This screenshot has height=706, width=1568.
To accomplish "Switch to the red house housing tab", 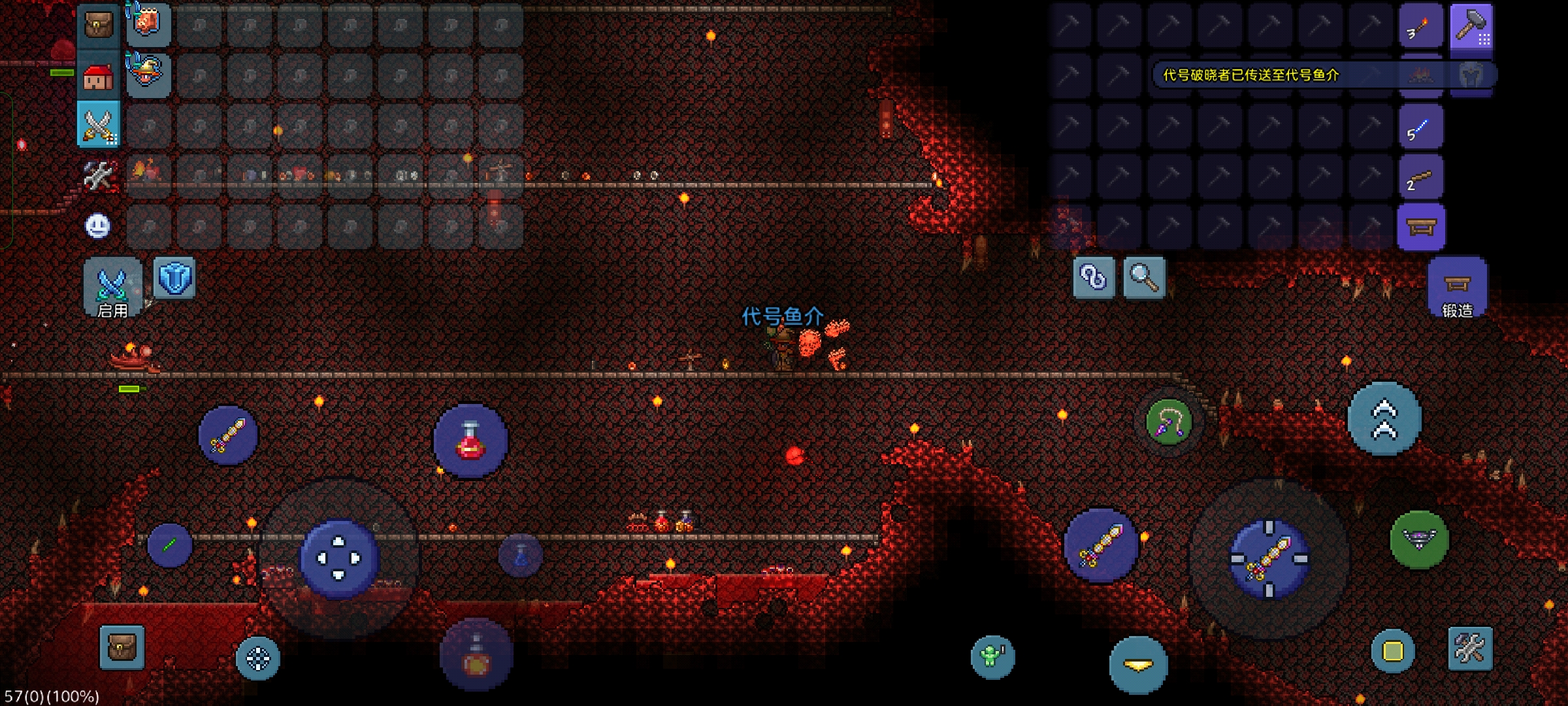I will 99,75.
